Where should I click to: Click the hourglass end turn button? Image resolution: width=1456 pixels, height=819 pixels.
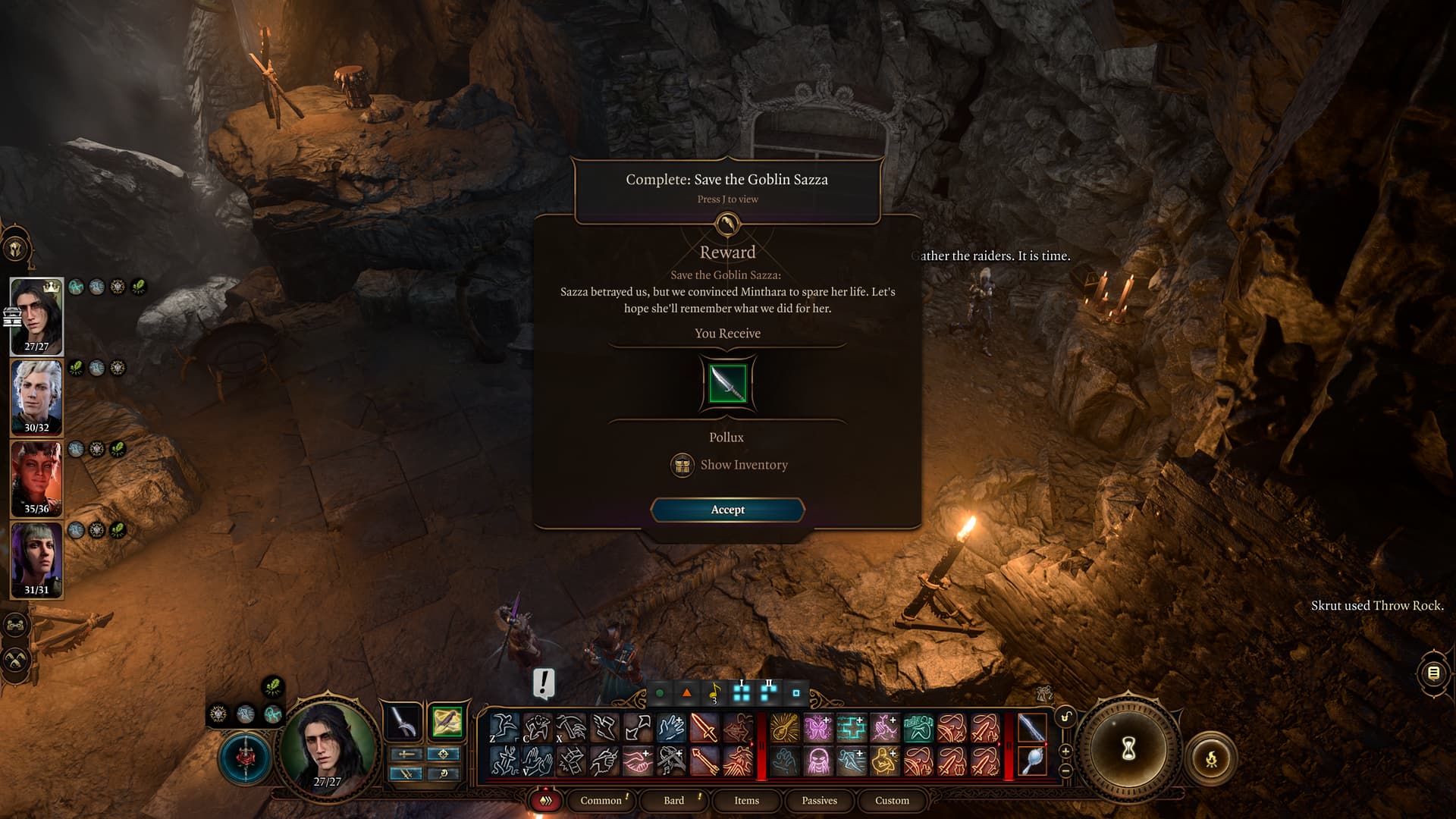[x=1128, y=749]
